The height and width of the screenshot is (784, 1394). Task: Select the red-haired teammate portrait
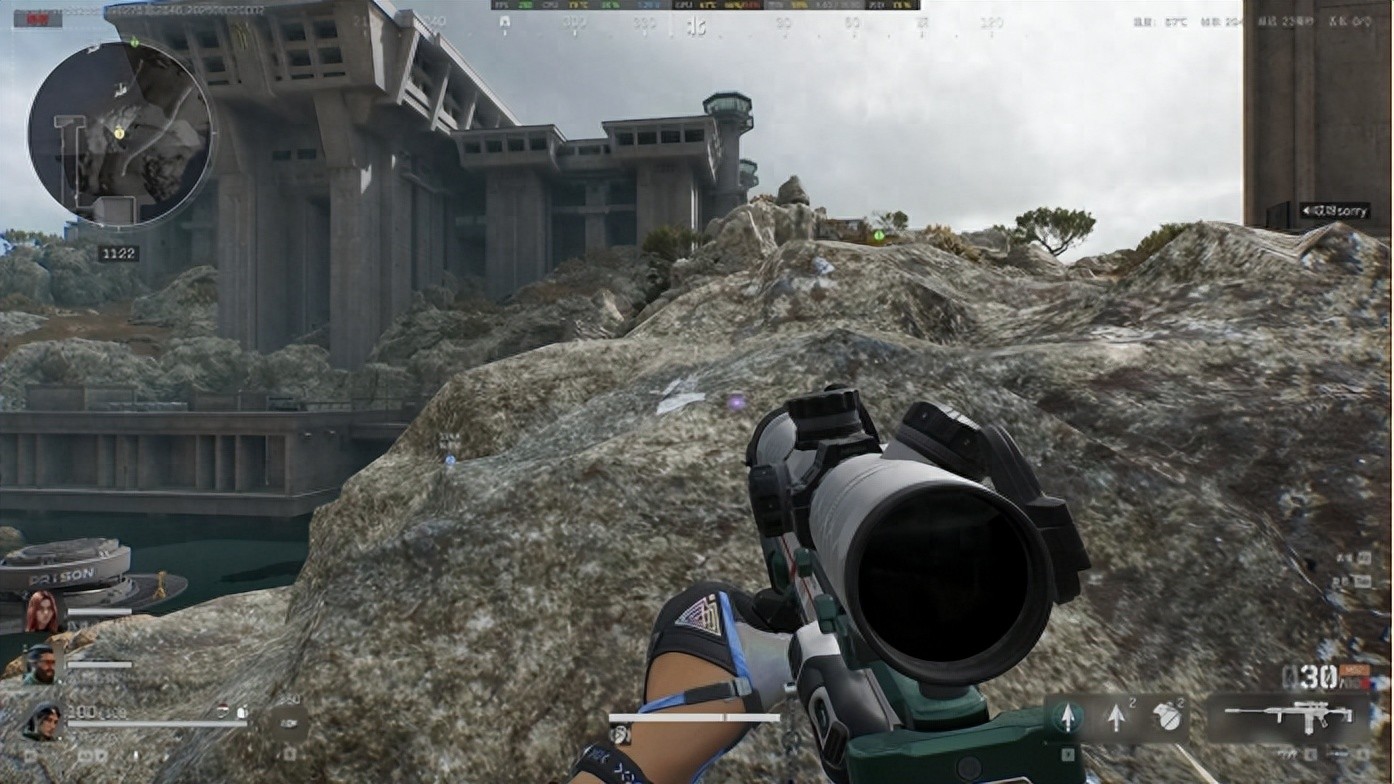click(42, 610)
